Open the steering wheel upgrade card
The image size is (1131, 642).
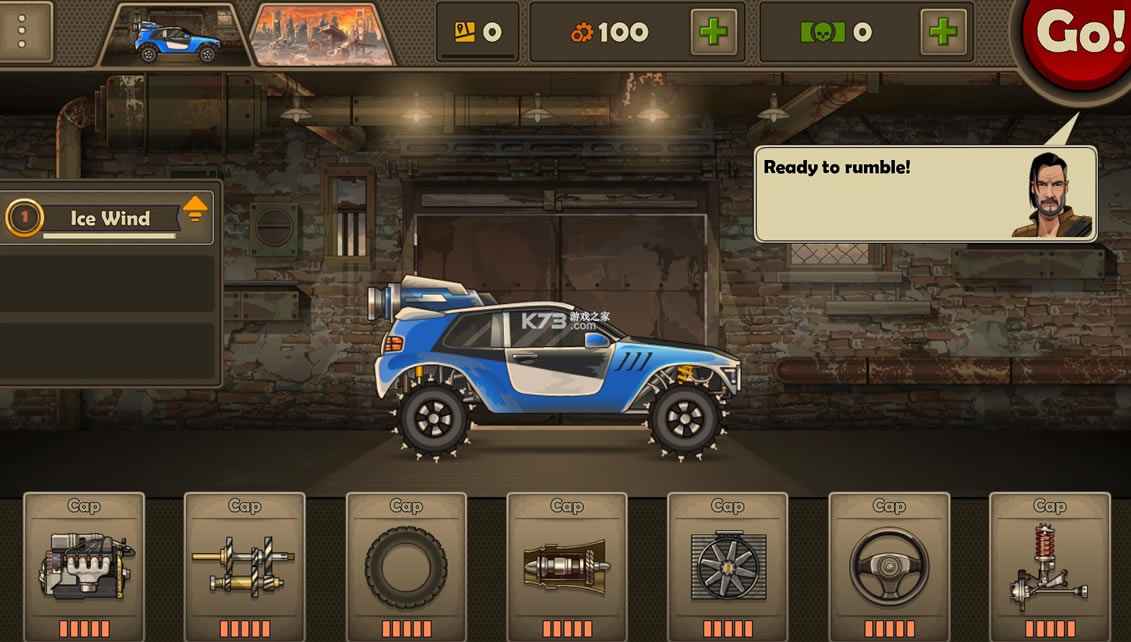coord(889,567)
